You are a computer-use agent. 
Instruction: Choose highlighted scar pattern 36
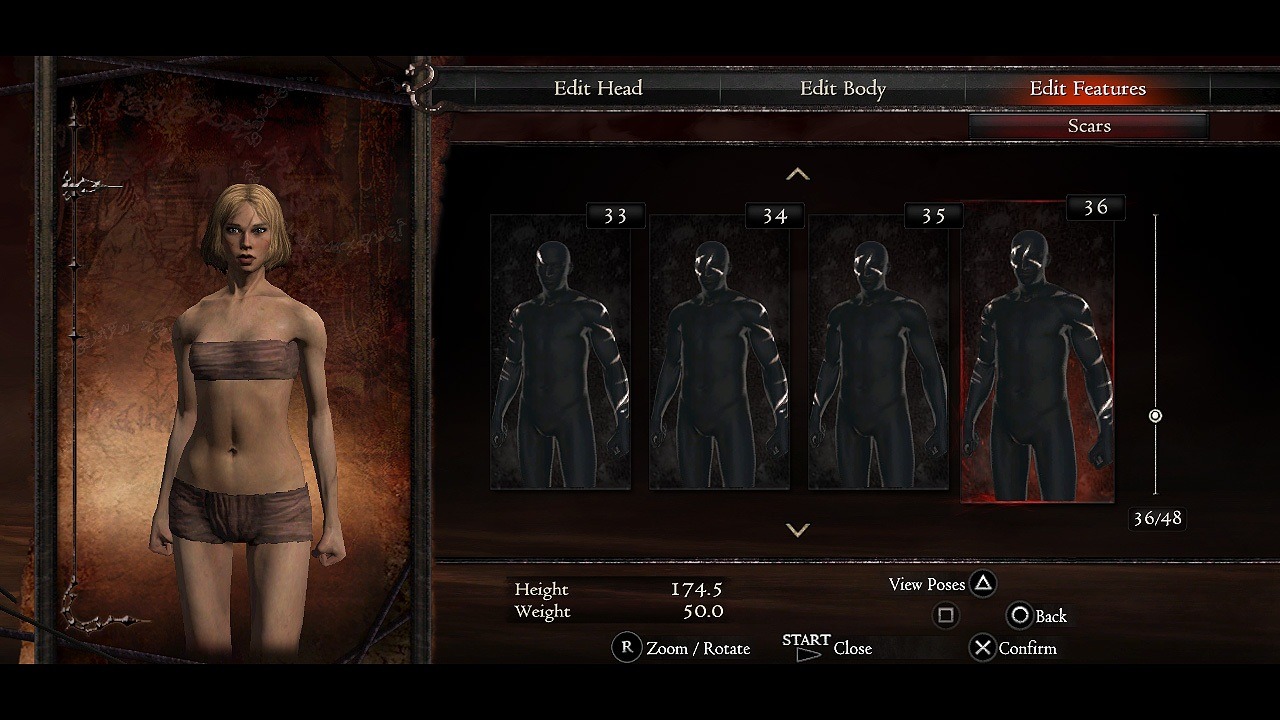pos(1037,352)
